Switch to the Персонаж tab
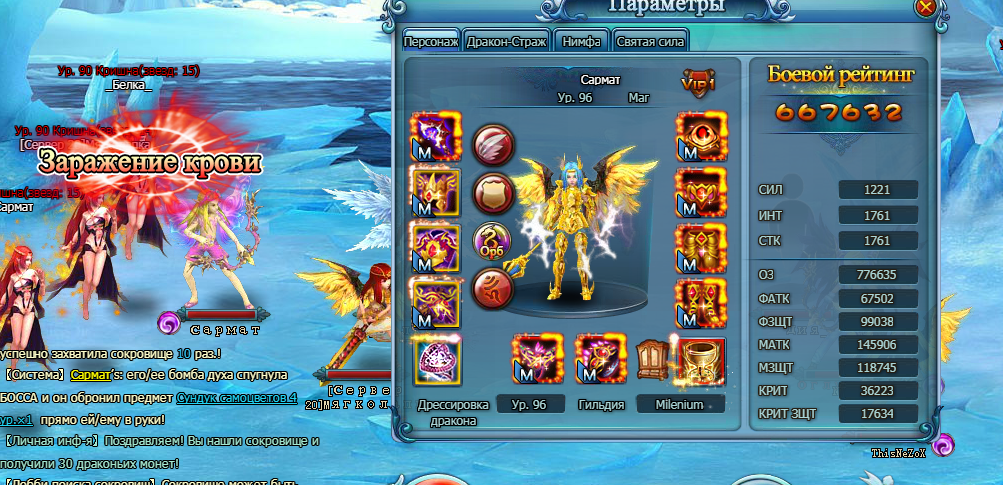Screen dimensions: 1003x485 (x=431, y=41)
